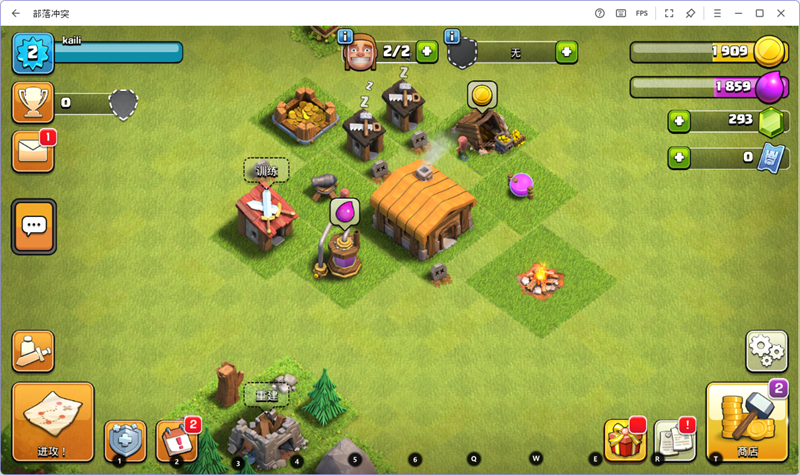
Task: Open the 进攻 attack map button
Action: (x=52, y=420)
